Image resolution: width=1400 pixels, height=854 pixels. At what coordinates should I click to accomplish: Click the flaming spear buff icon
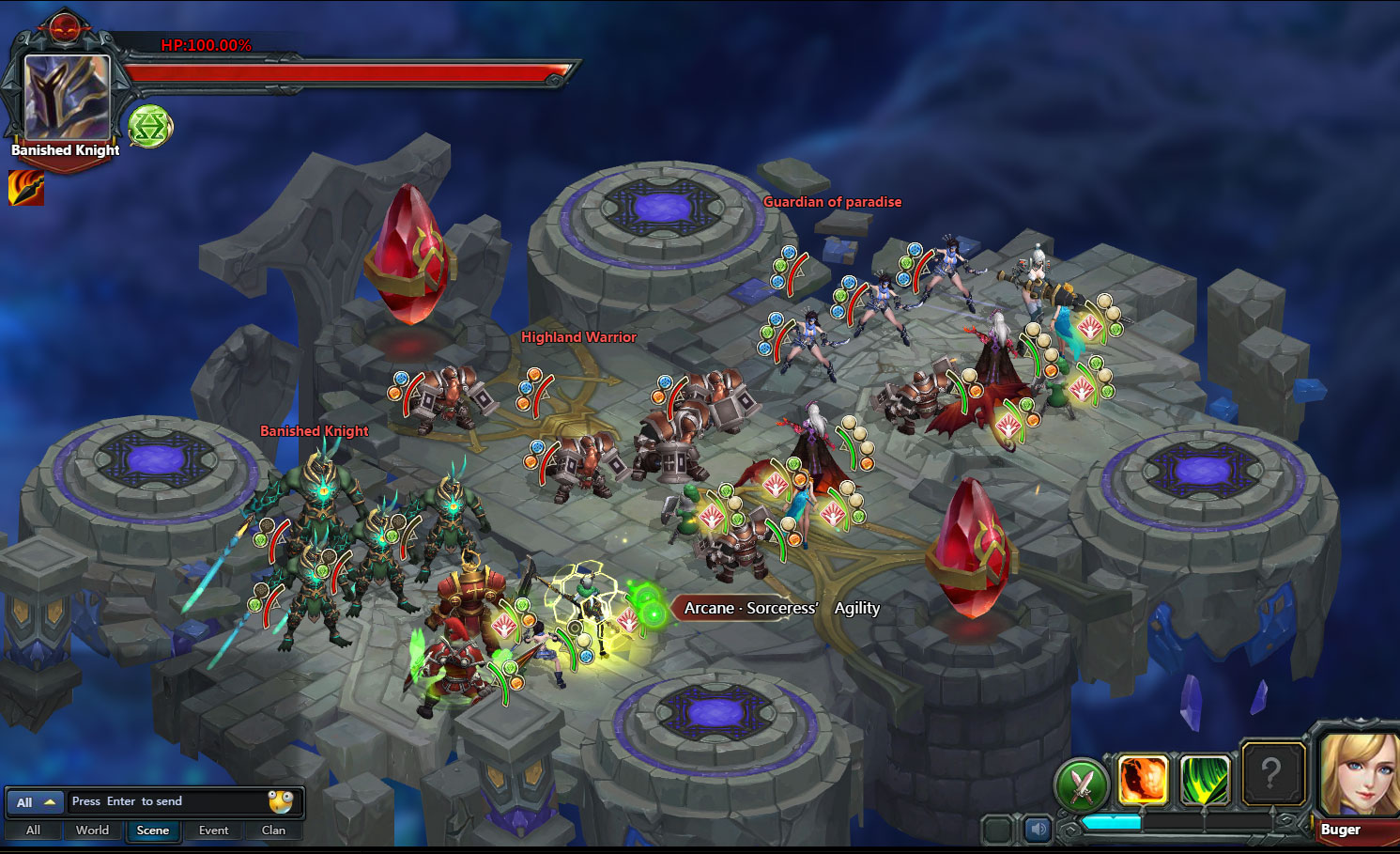click(25, 188)
